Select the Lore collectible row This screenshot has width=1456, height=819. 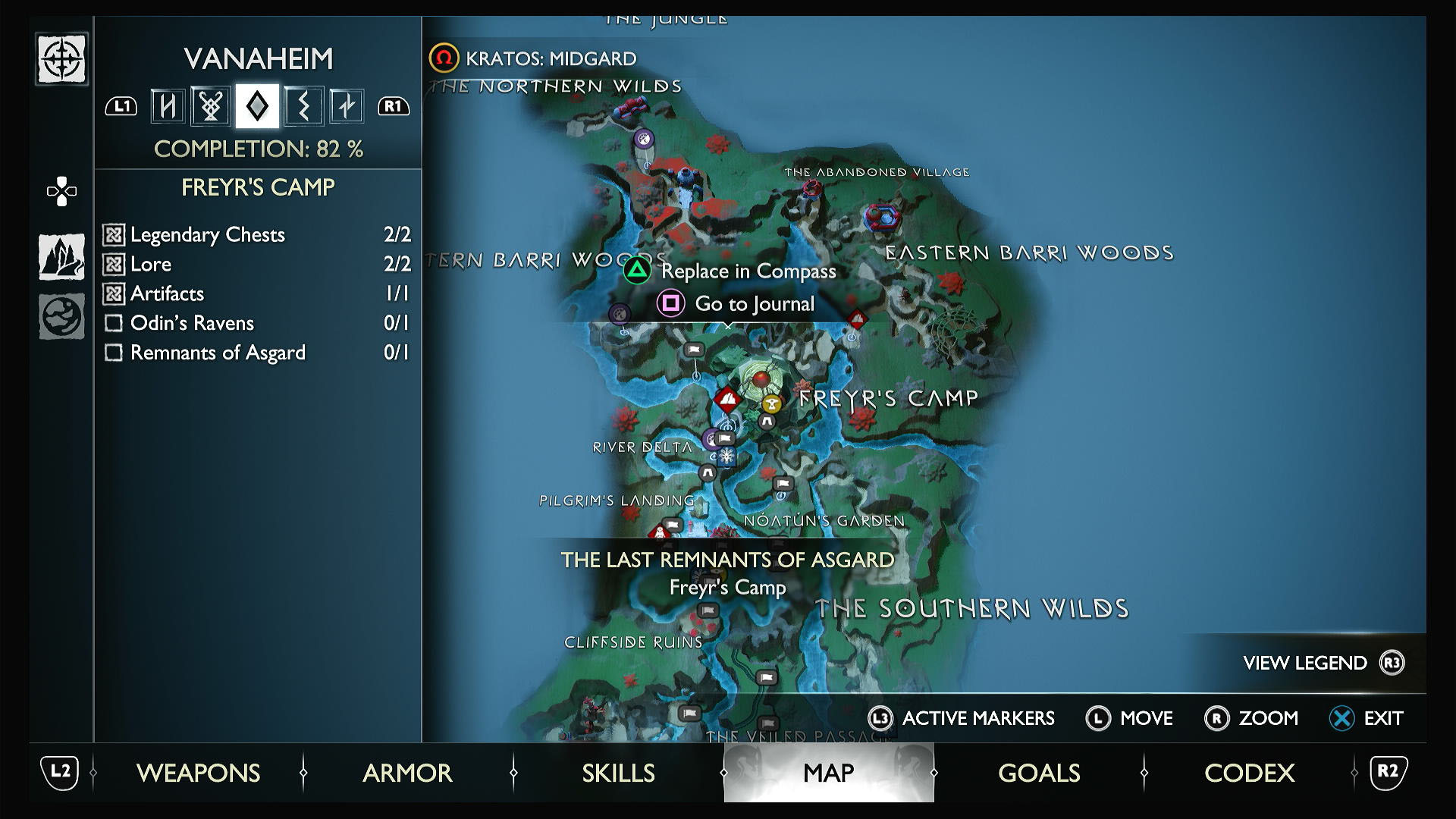pyautogui.click(x=257, y=264)
